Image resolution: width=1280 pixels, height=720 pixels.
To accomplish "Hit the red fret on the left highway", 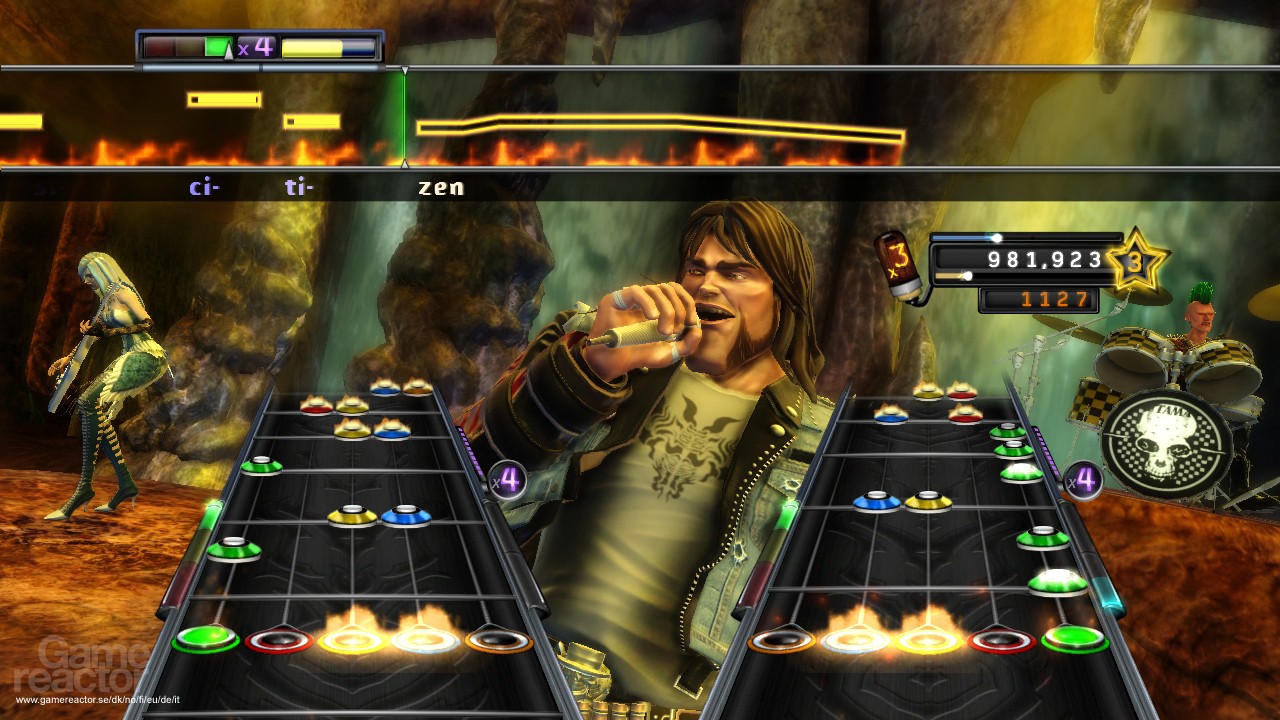I will (279, 640).
